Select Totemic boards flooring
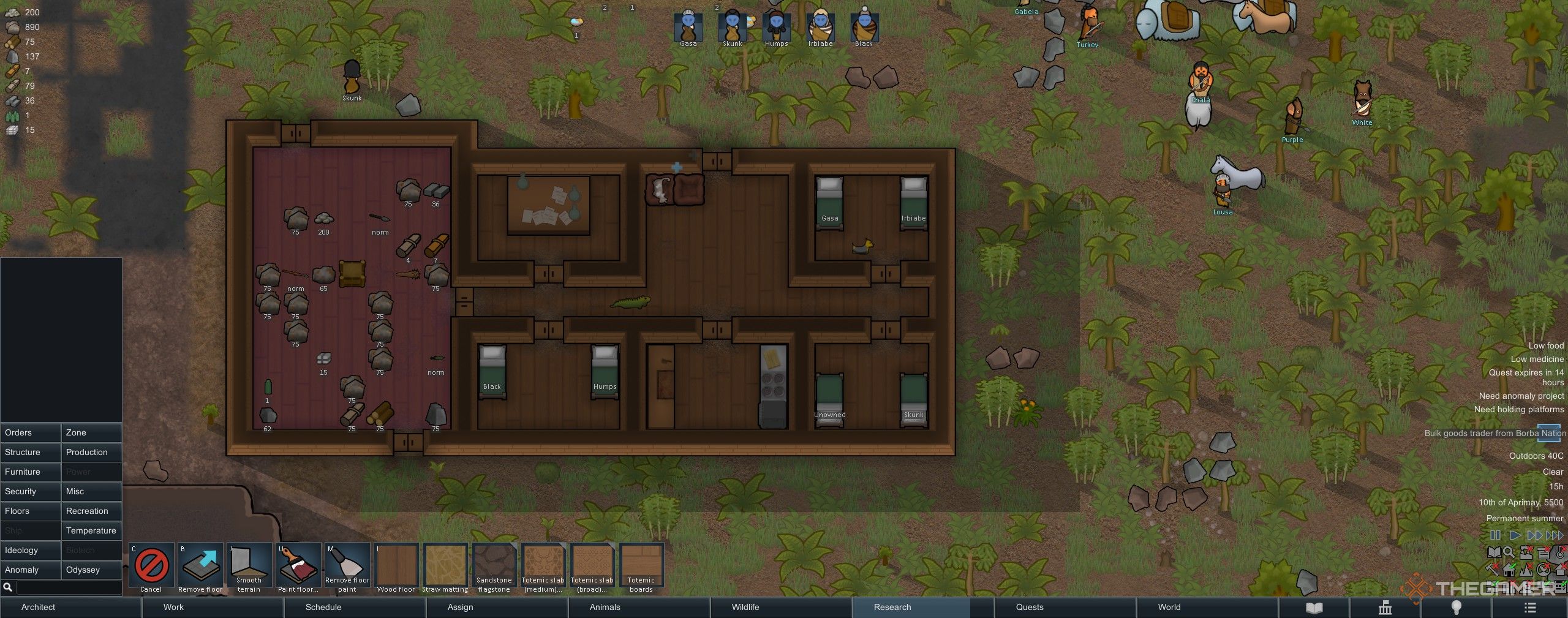Image resolution: width=1568 pixels, height=618 pixels. coord(641,567)
